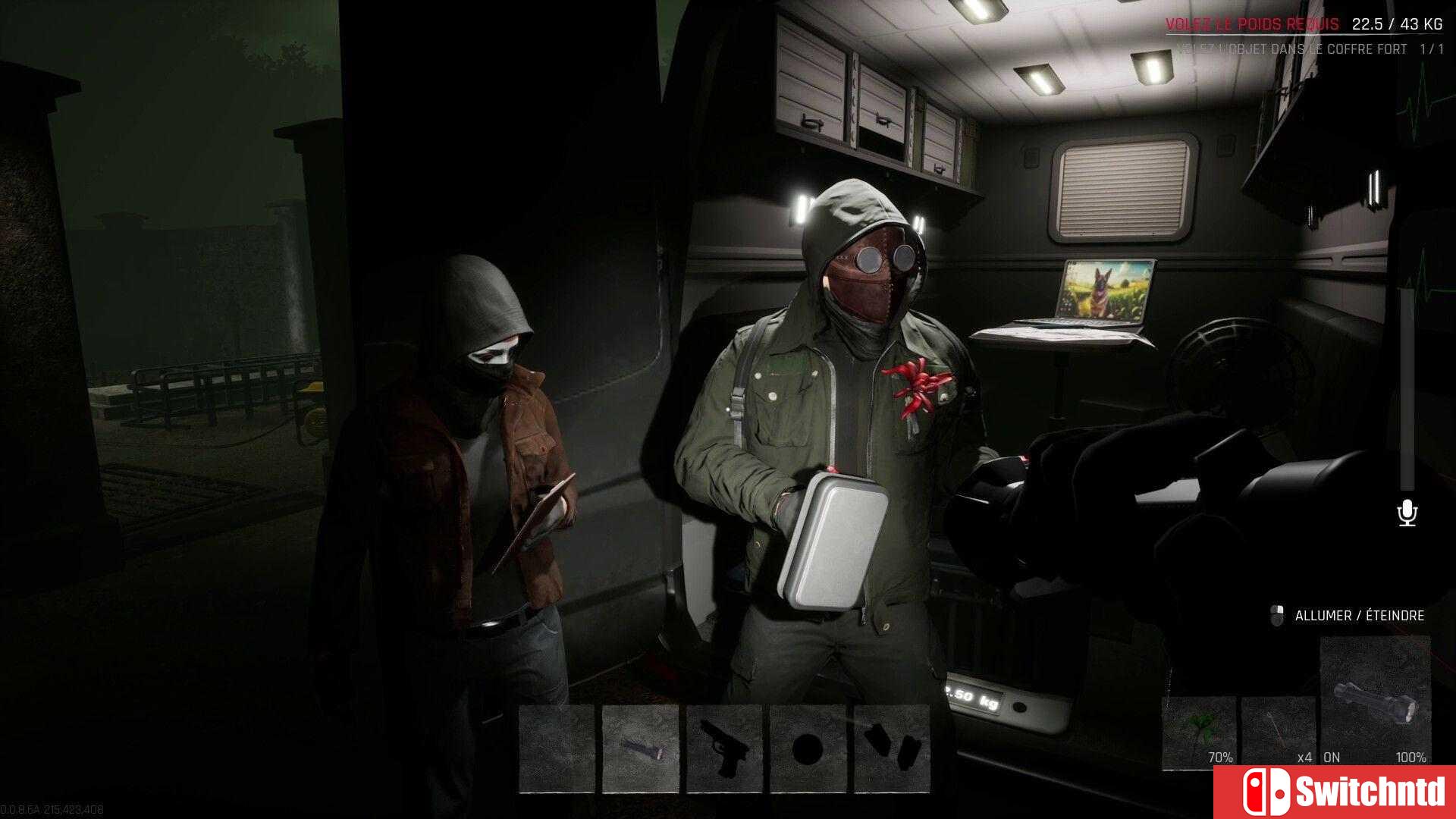This screenshot has height=819, width=1456.
Task: Select the green plant slot at 70%
Action: 1199,732
